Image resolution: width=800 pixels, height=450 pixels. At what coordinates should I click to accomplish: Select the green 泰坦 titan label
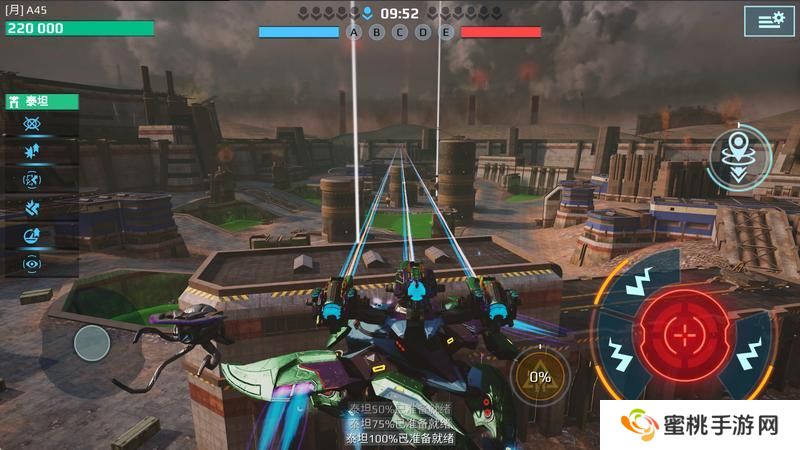click(41, 101)
